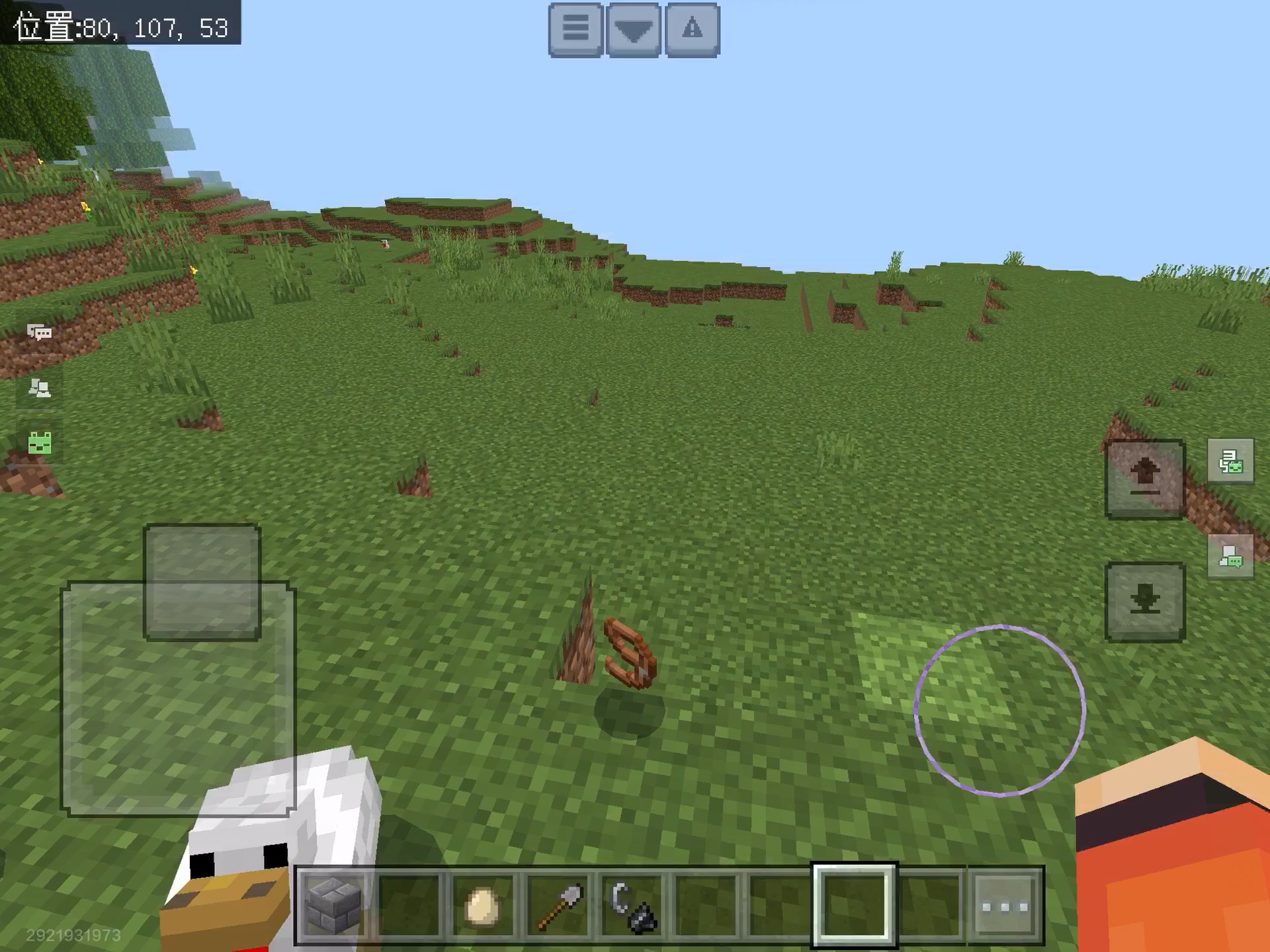Image resolution: width=1270 pixels, height=952 pixels.
Task: Open chat with the speech bubbles icon
Action: coord(40,332)
